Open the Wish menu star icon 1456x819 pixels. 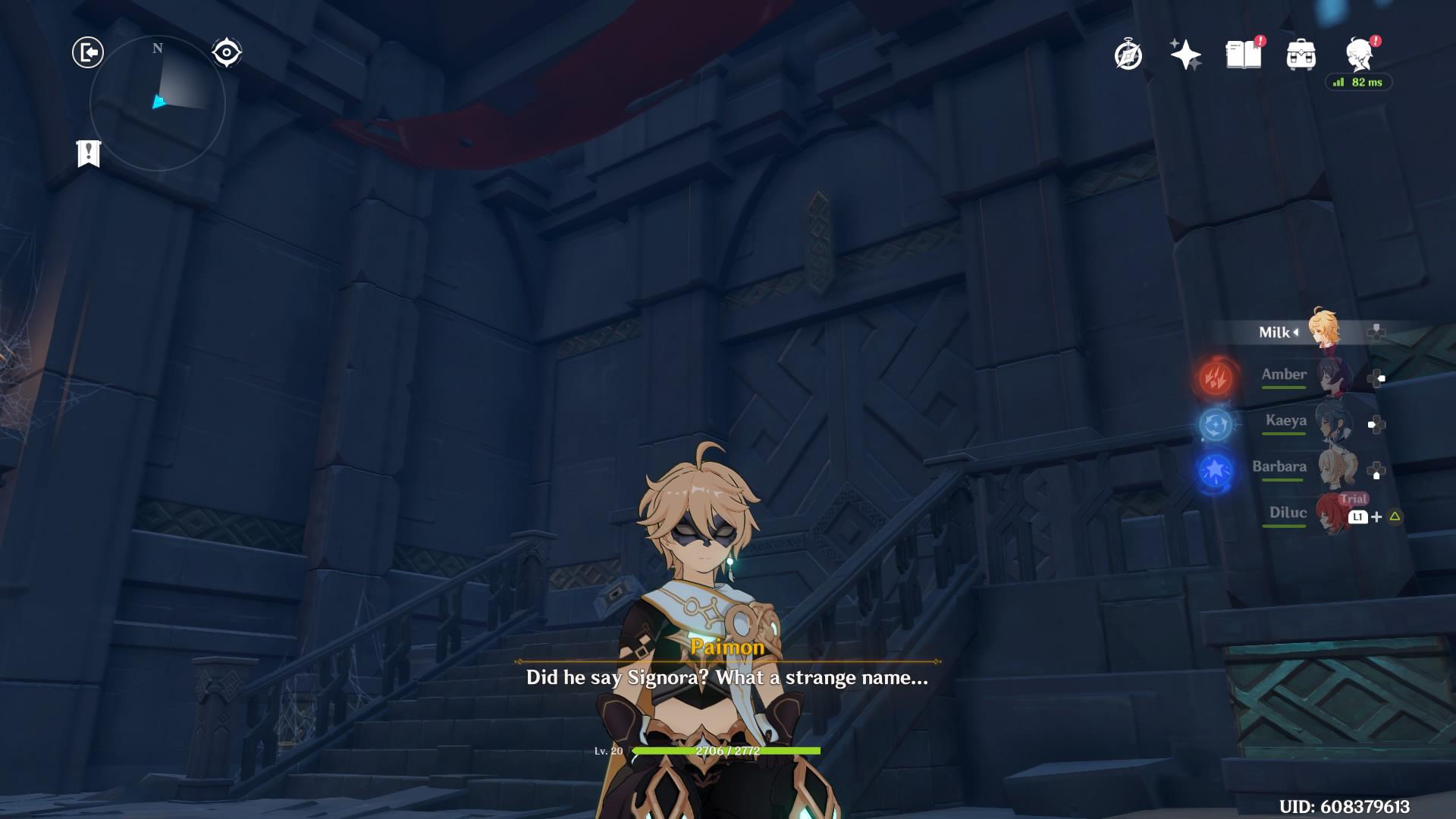[1185, 53]
